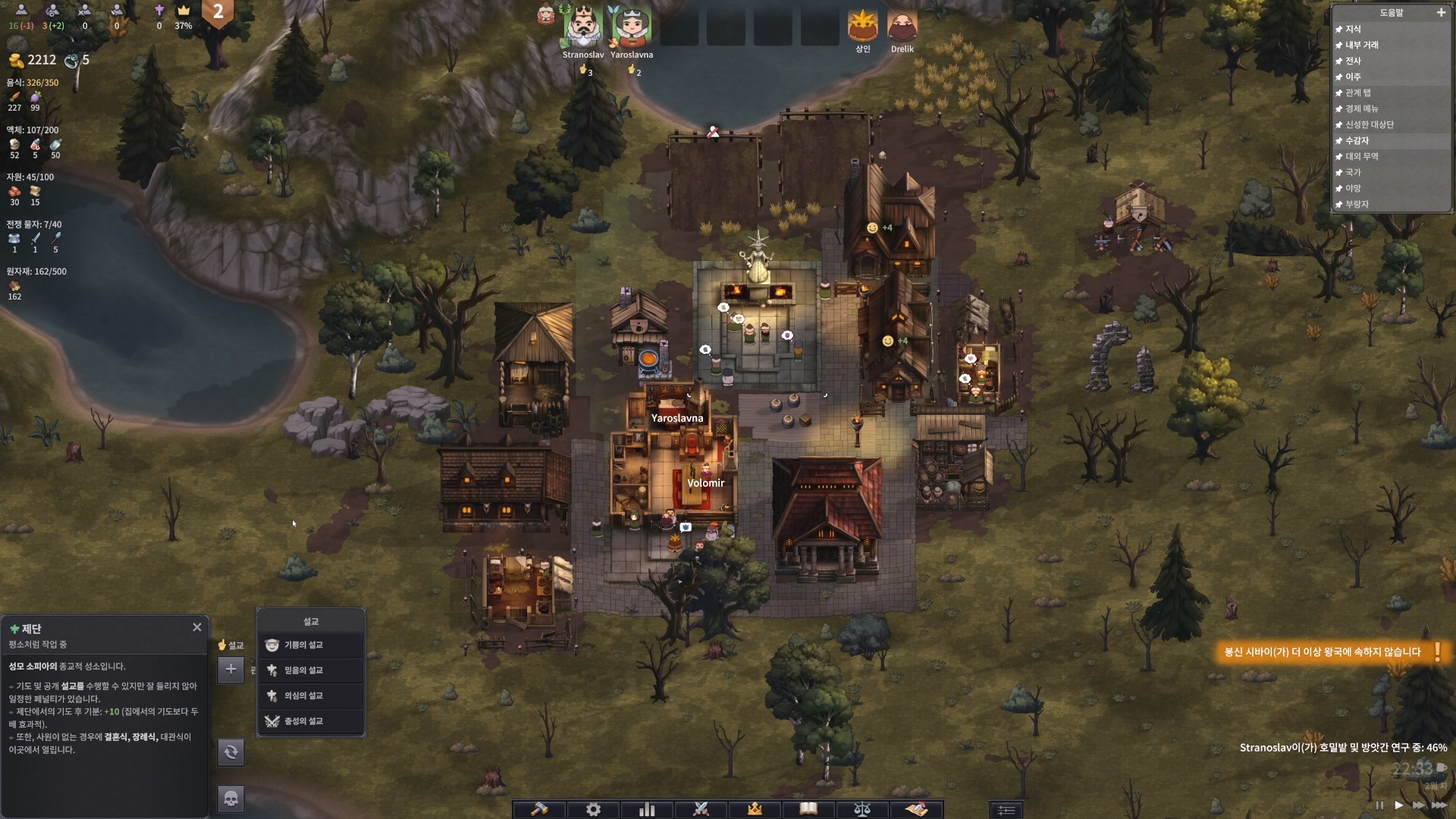Pause the game with the pause control
The width and height of the screenshot is (1456, 819).
coord(1379,805)
